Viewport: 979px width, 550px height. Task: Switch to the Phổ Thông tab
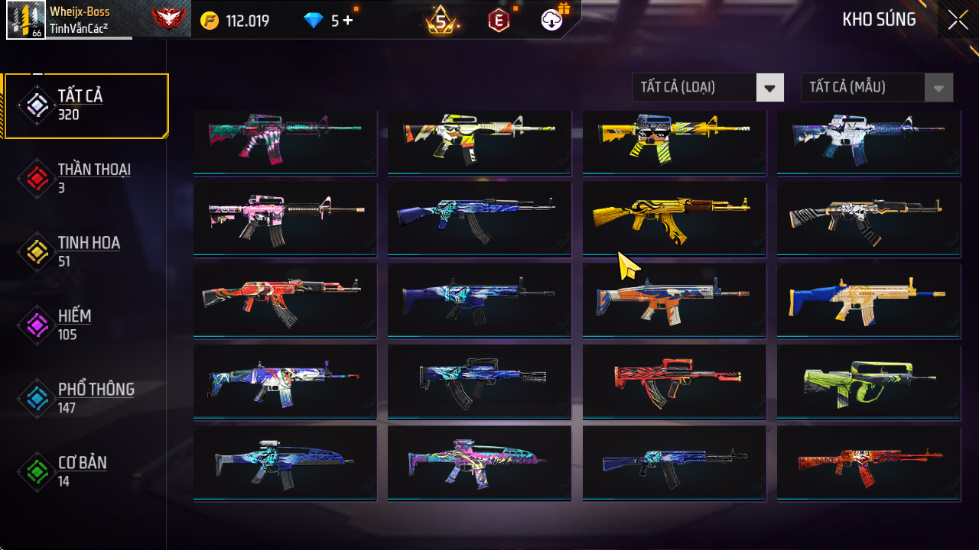85,397
